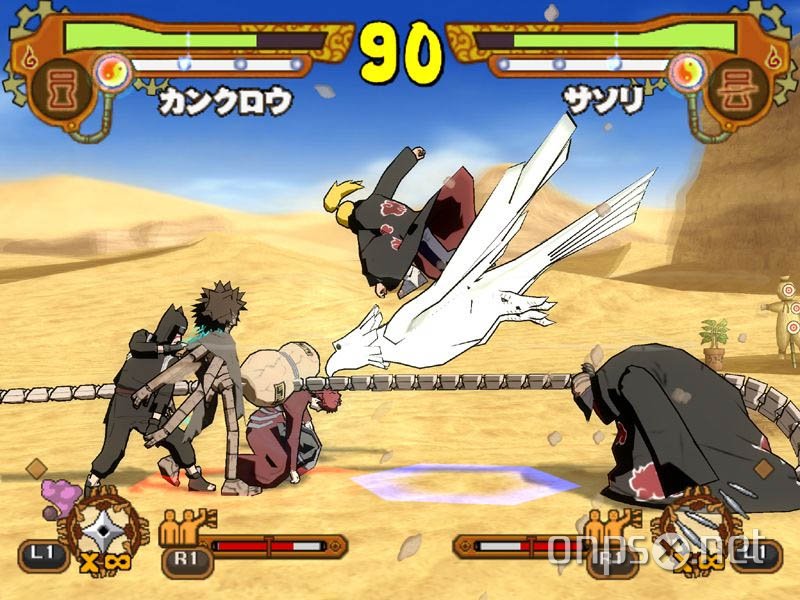Click the left player's support team icon
The image size is (800, 600).
tap(187, 526)
